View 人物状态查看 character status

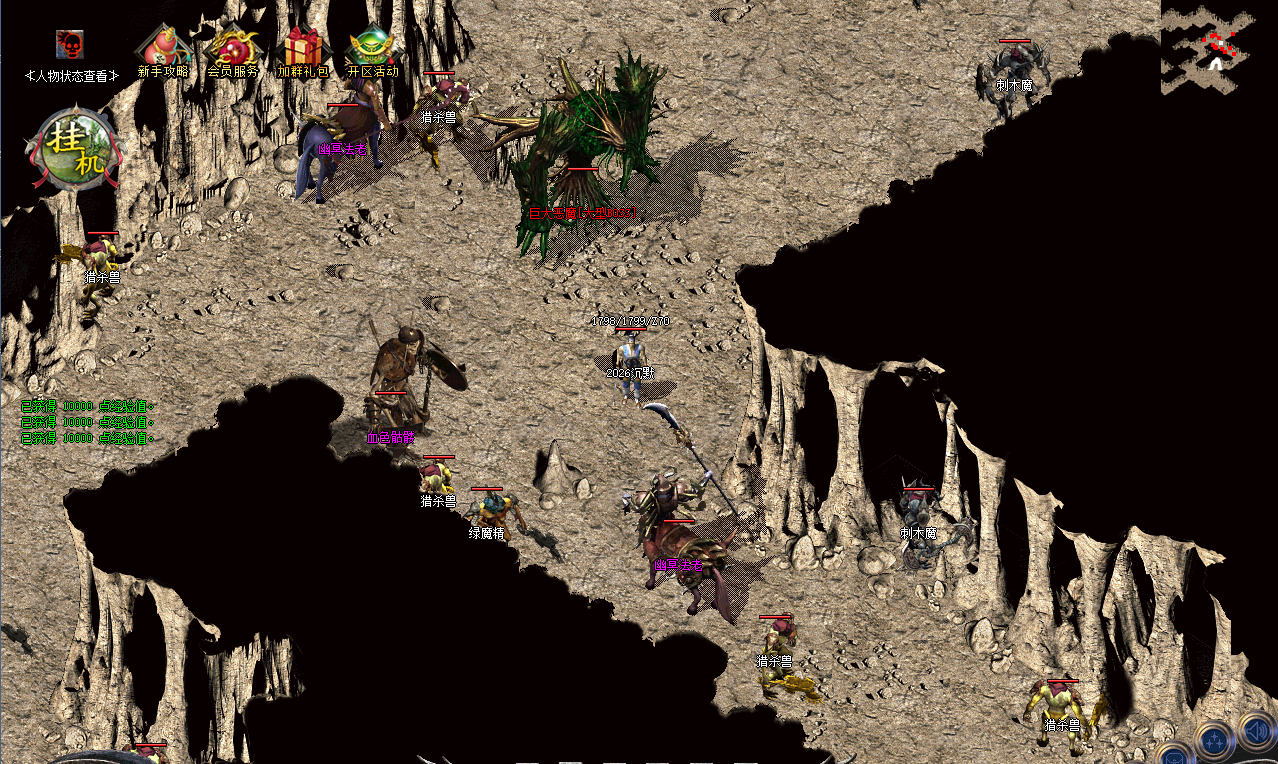tap(72, 75)
